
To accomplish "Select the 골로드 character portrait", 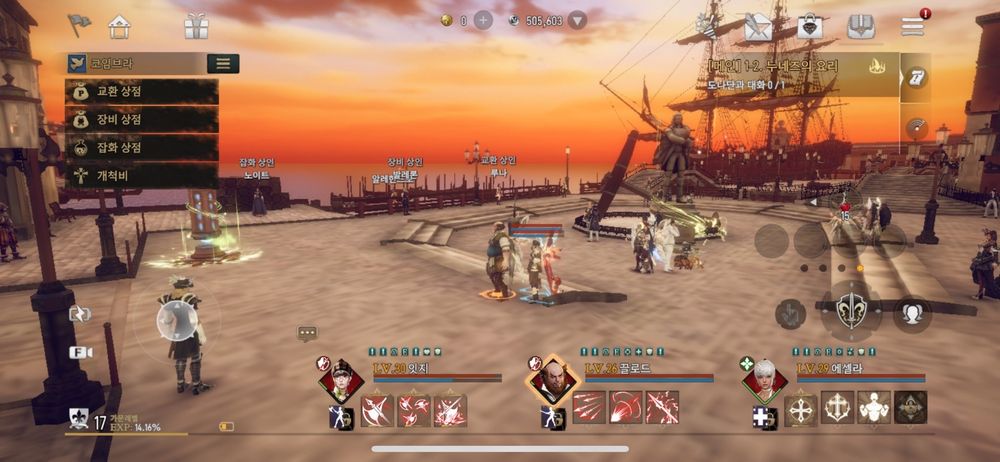I will tap(553, 381).
